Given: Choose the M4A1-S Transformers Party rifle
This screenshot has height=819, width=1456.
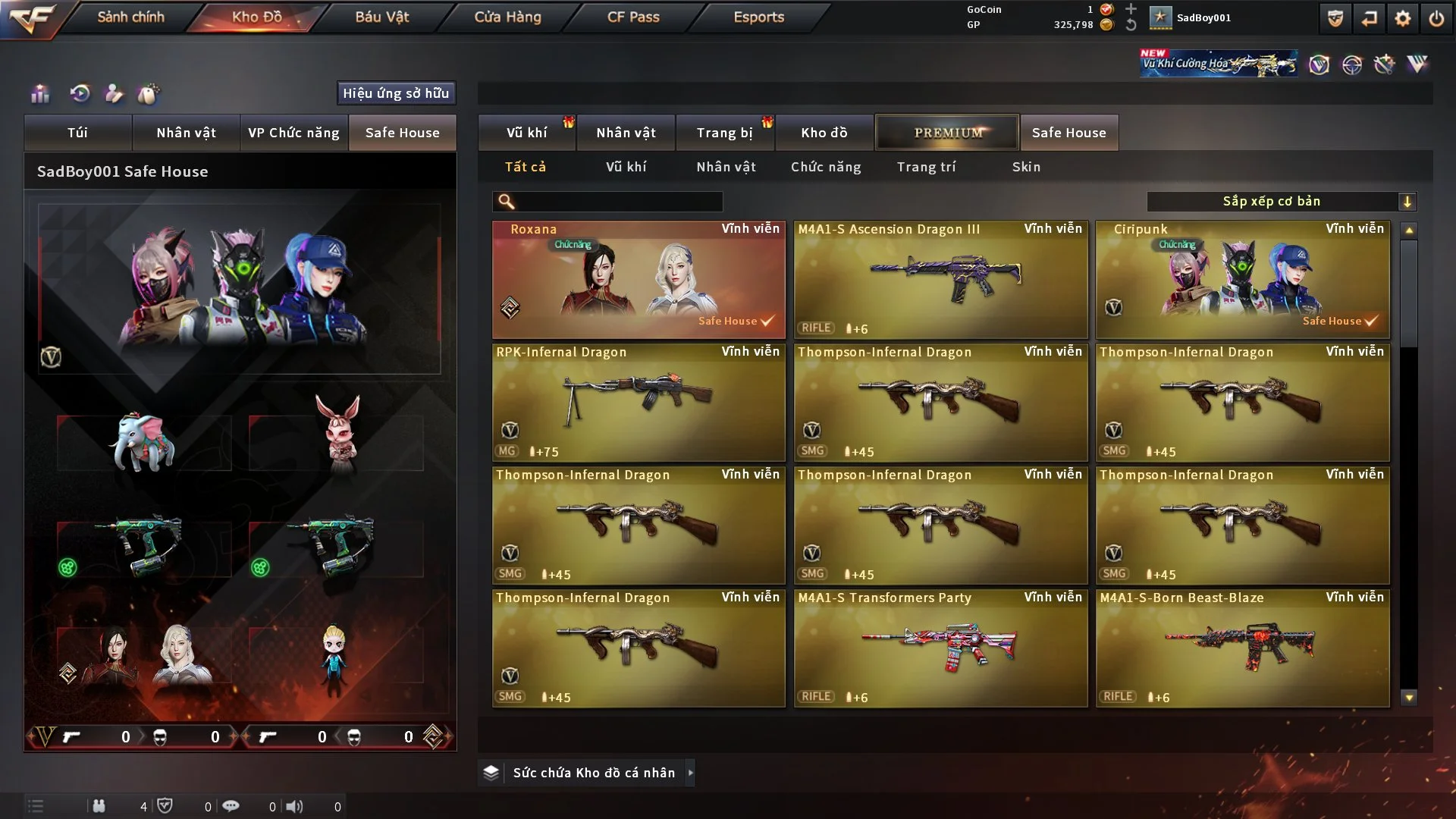Looking at the screenshot, I should coord(940,648).
